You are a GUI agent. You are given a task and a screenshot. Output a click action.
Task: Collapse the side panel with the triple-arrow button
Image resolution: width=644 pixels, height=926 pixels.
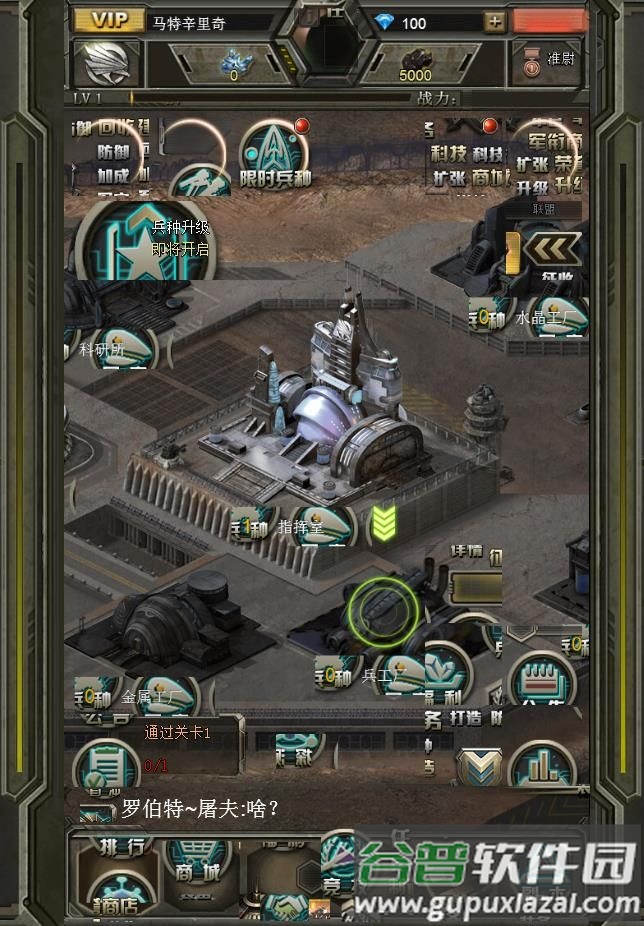552,249
